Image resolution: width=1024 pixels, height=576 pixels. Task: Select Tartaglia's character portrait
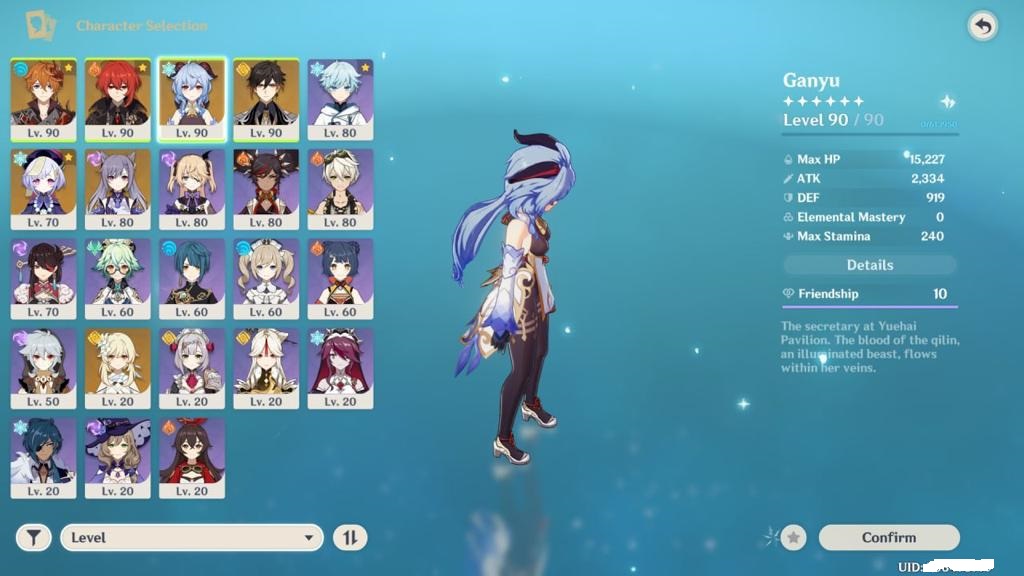[x=44, y=99]
